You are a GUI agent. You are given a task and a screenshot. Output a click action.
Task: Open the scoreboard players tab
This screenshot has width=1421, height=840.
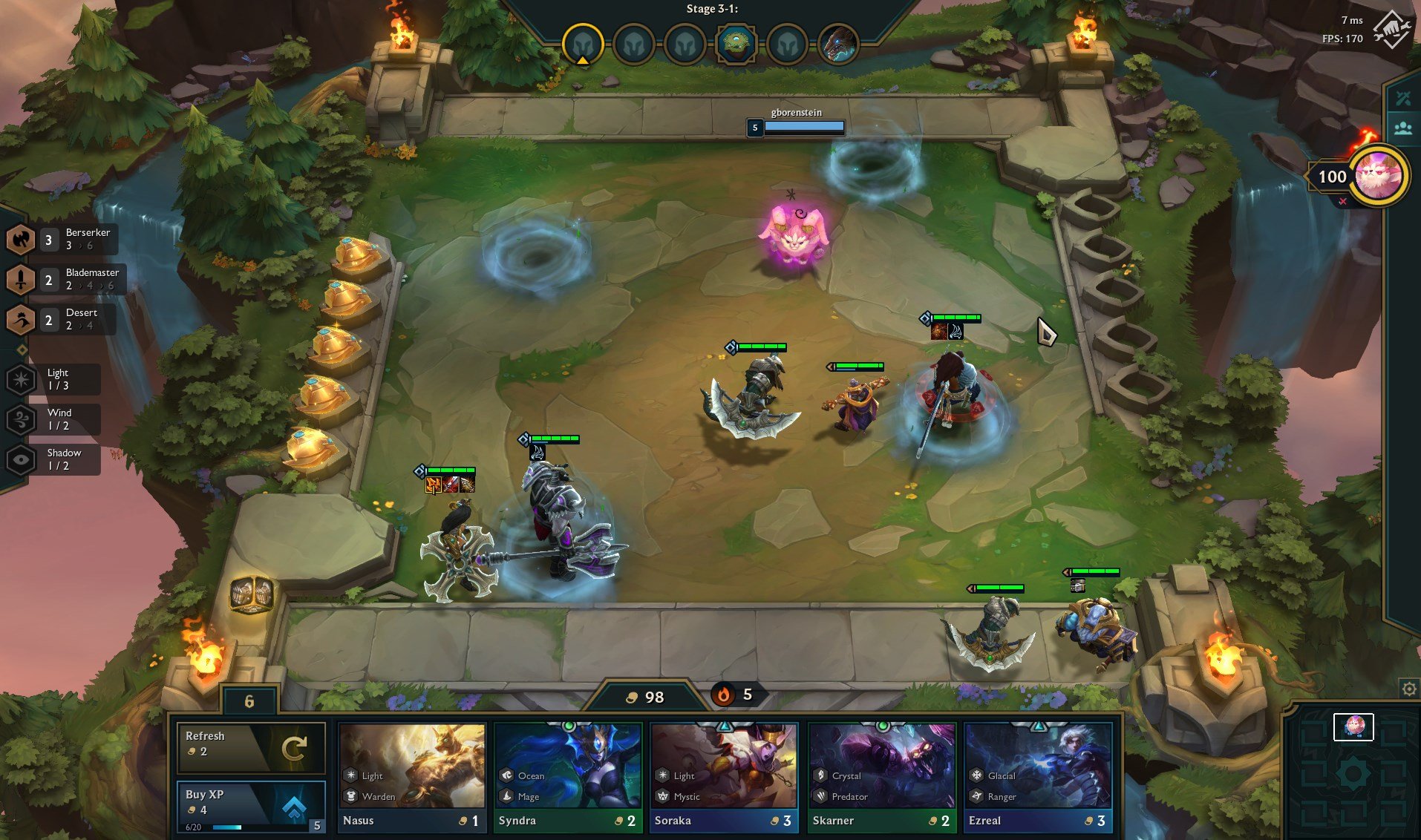pos(1402,128)
